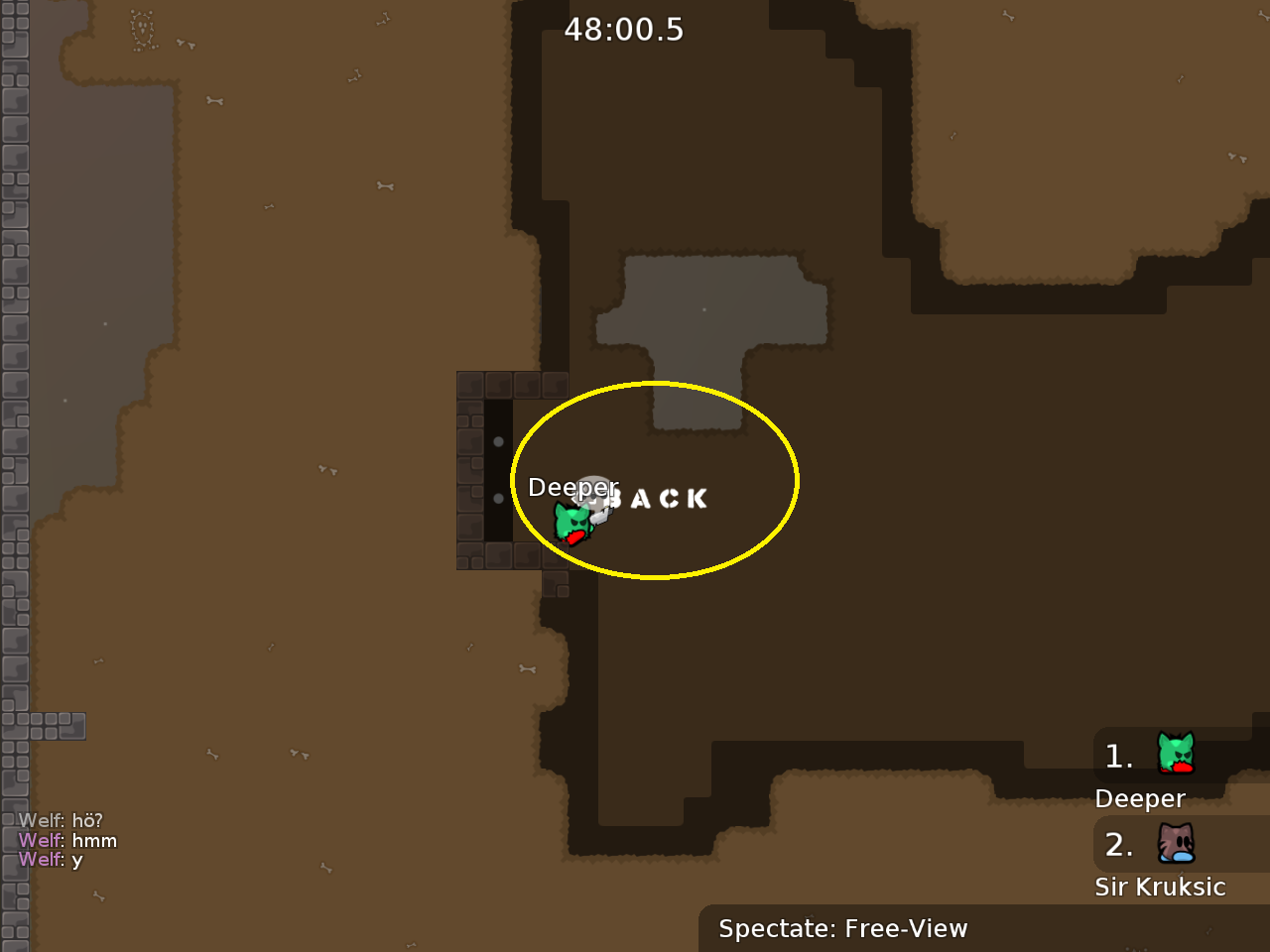1270x952 pixels.
Task: Click Welf's chat message saying hmm
Action: pyautogui.click(x=69, y=840)
